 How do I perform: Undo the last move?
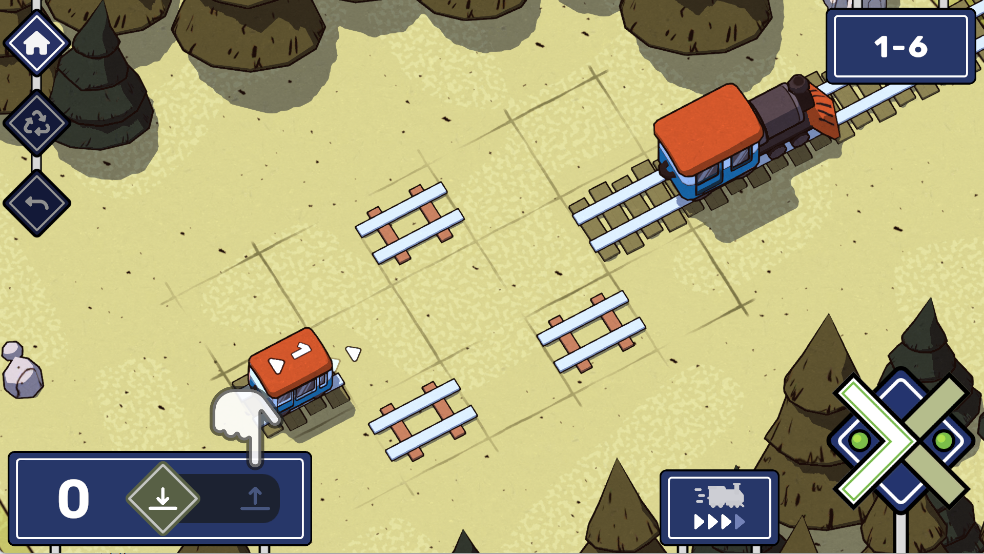pos(37,203)
